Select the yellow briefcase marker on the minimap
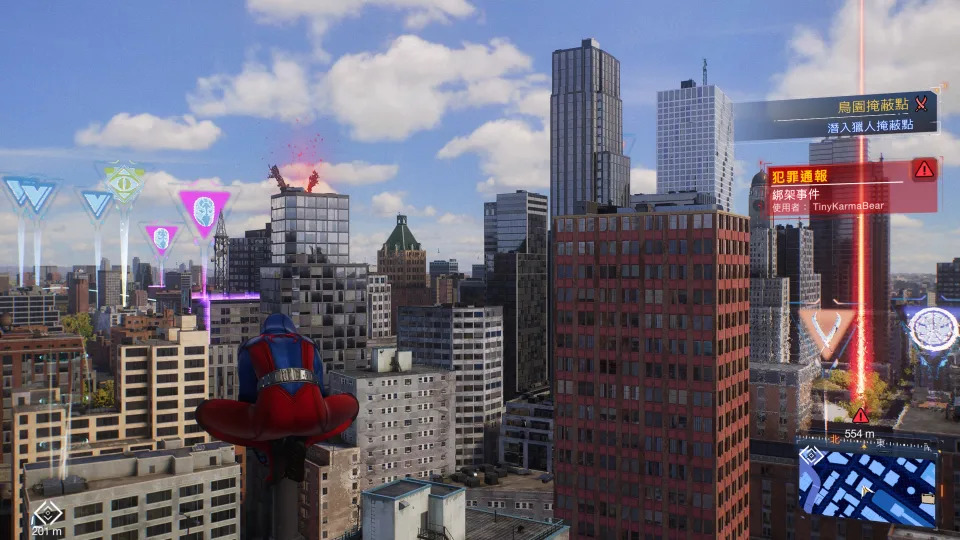 930,496
